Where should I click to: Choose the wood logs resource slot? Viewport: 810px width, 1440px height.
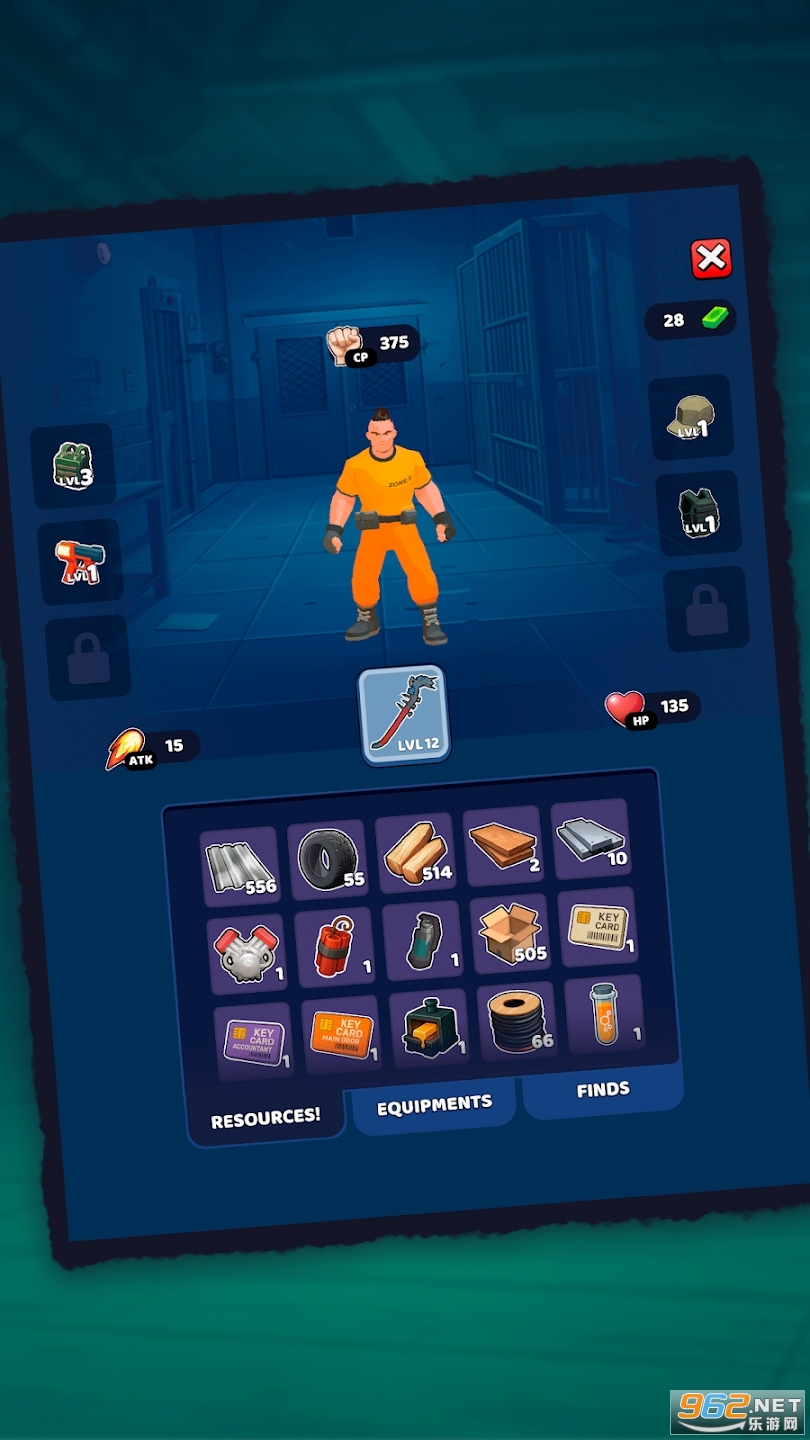[x=416, y=853]
